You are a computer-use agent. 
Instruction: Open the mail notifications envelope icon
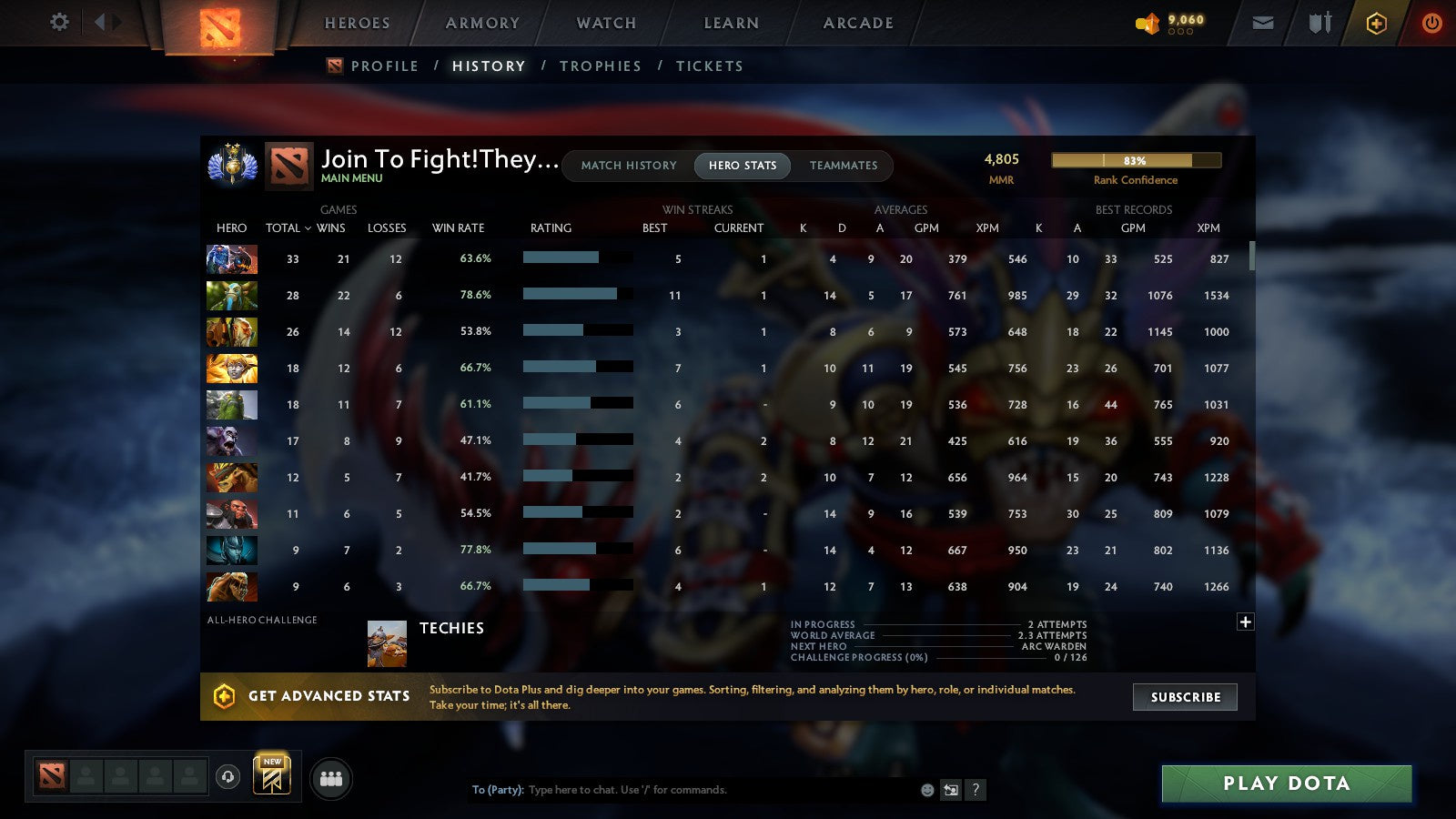(1262, 23)
